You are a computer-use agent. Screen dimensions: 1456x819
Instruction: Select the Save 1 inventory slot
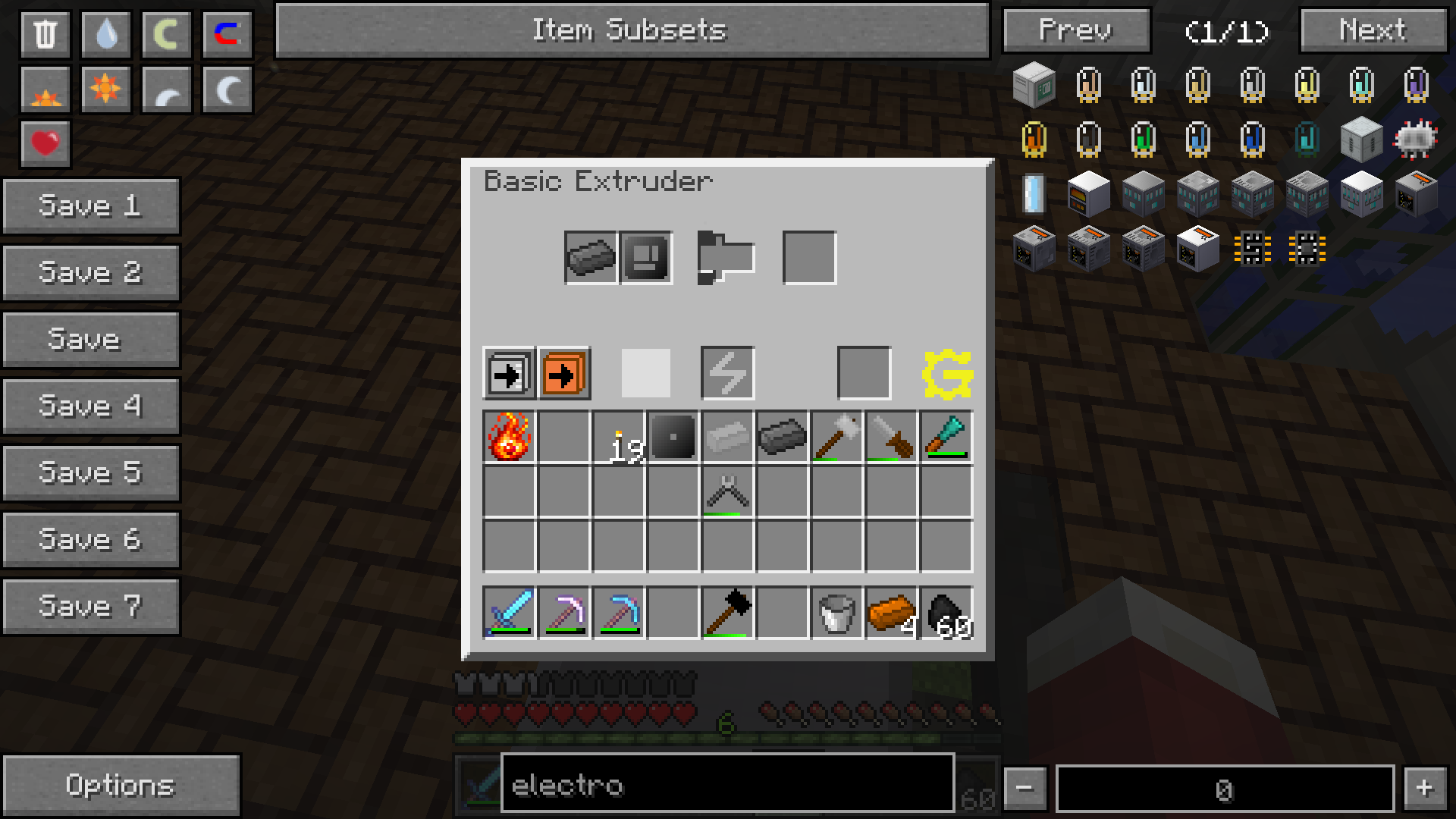pos(91,206)
